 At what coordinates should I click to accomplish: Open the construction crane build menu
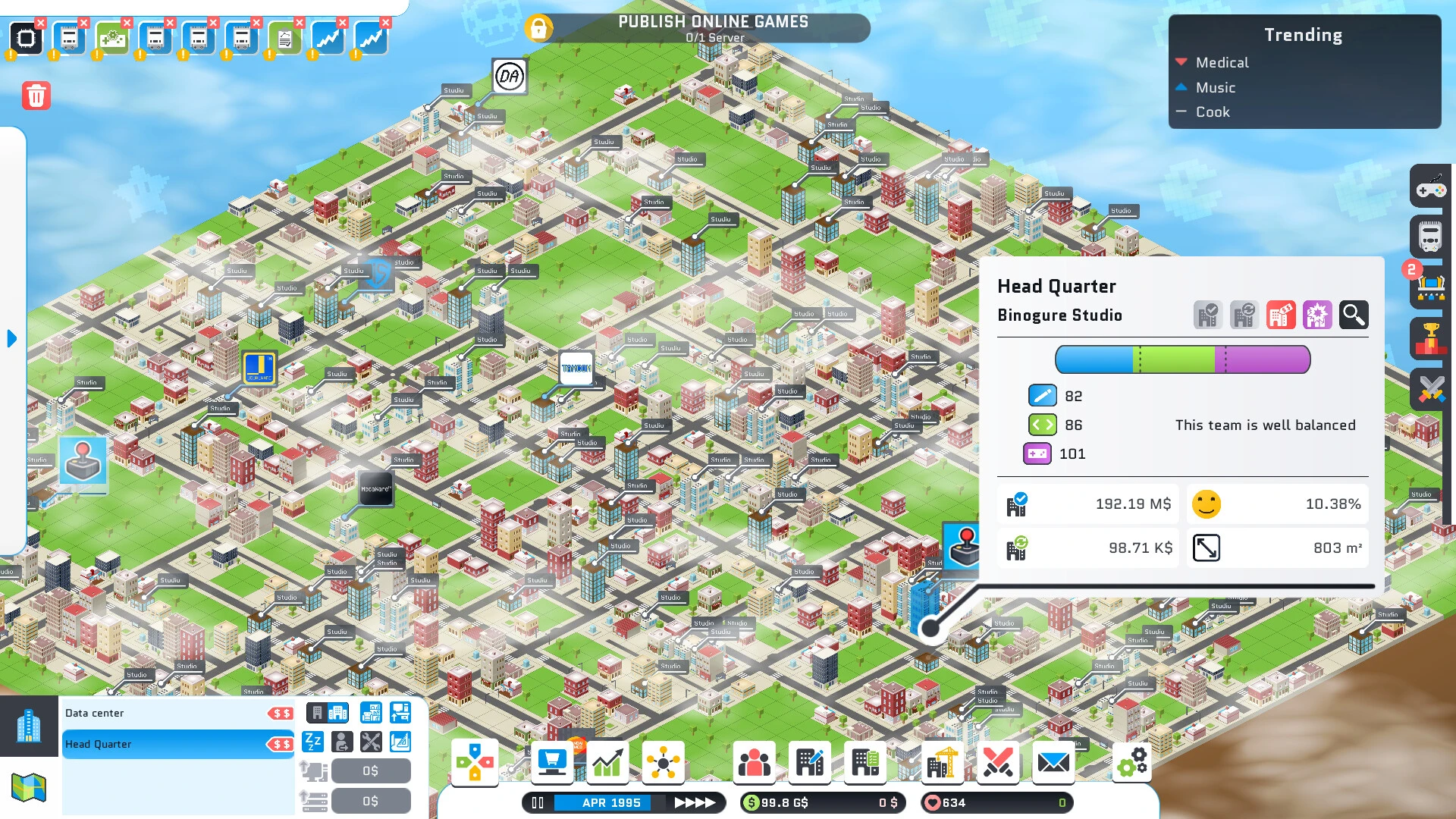tap(942, 761)
